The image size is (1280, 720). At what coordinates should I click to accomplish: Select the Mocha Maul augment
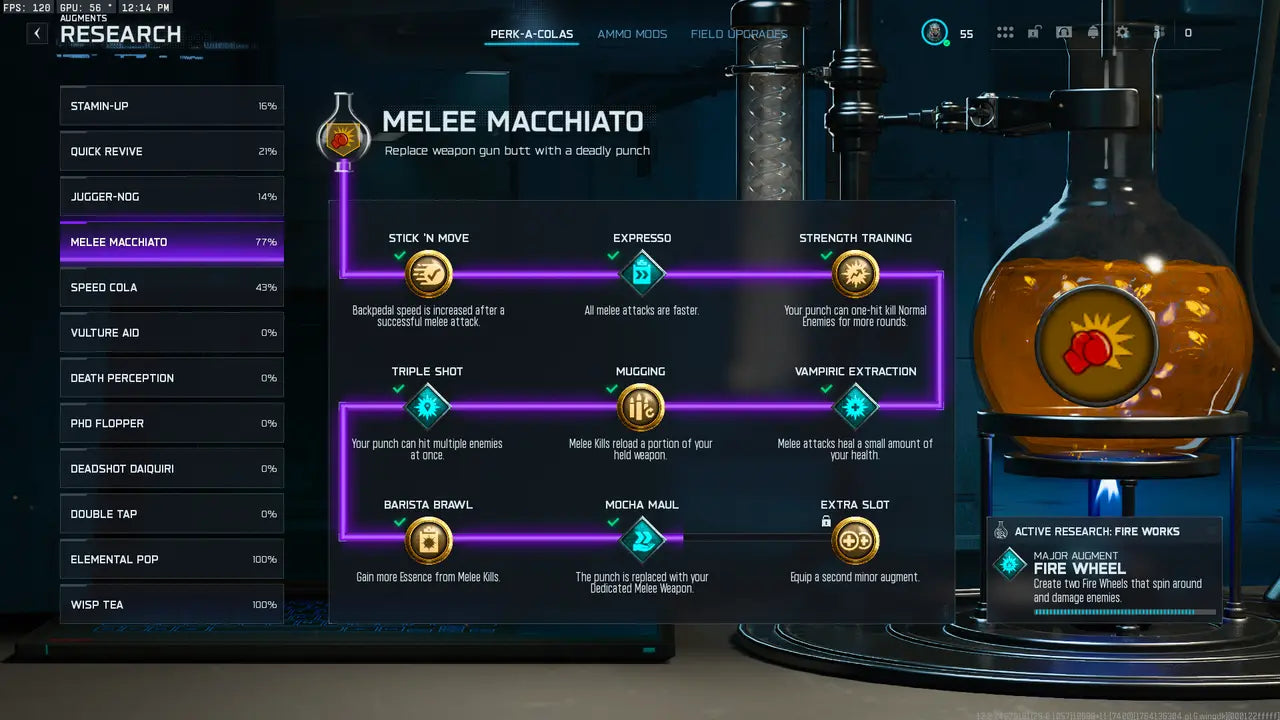coord(642,541)
